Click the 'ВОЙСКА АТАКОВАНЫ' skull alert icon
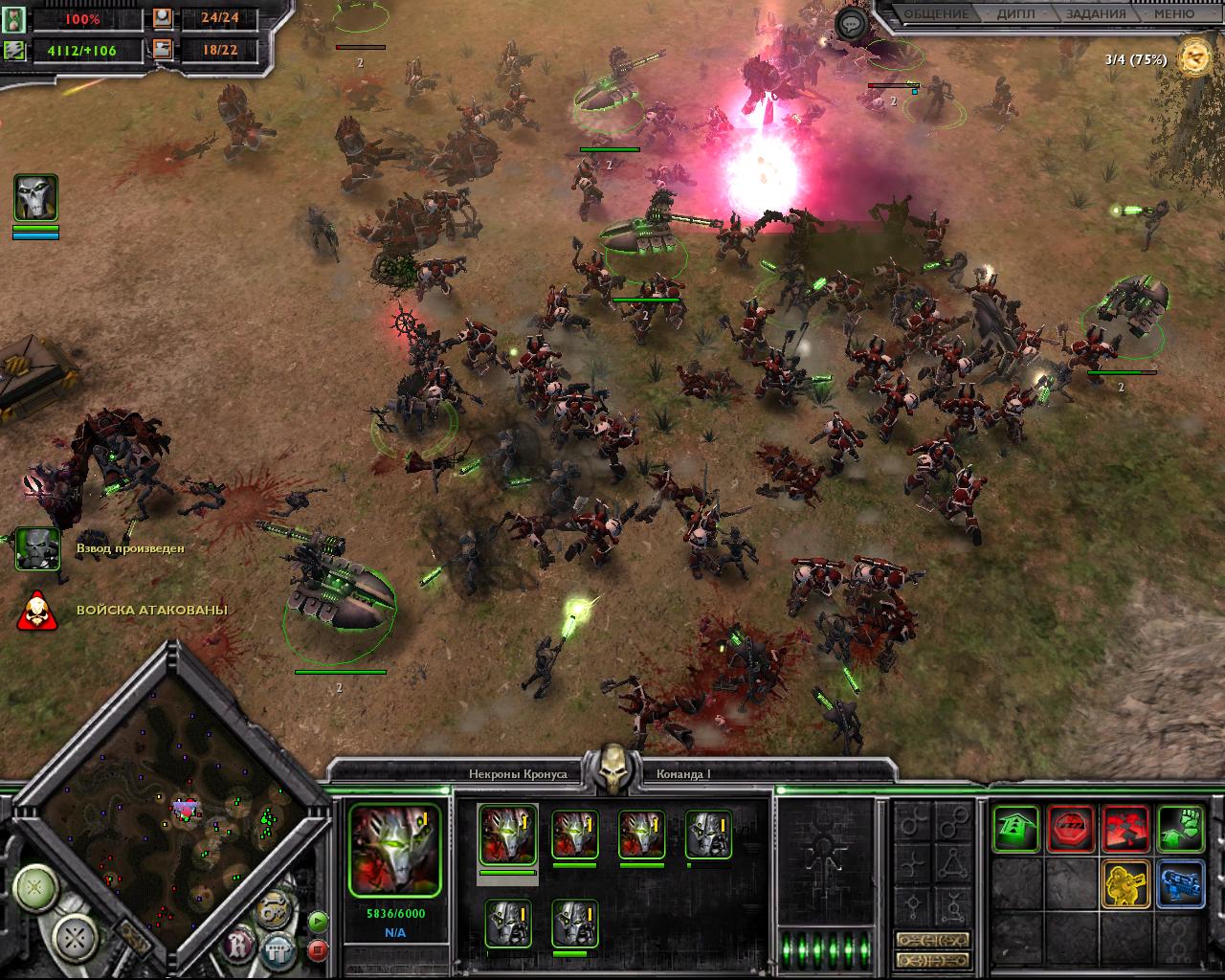Viewport: 1225px width, 980px height. [x=37, y=611]
